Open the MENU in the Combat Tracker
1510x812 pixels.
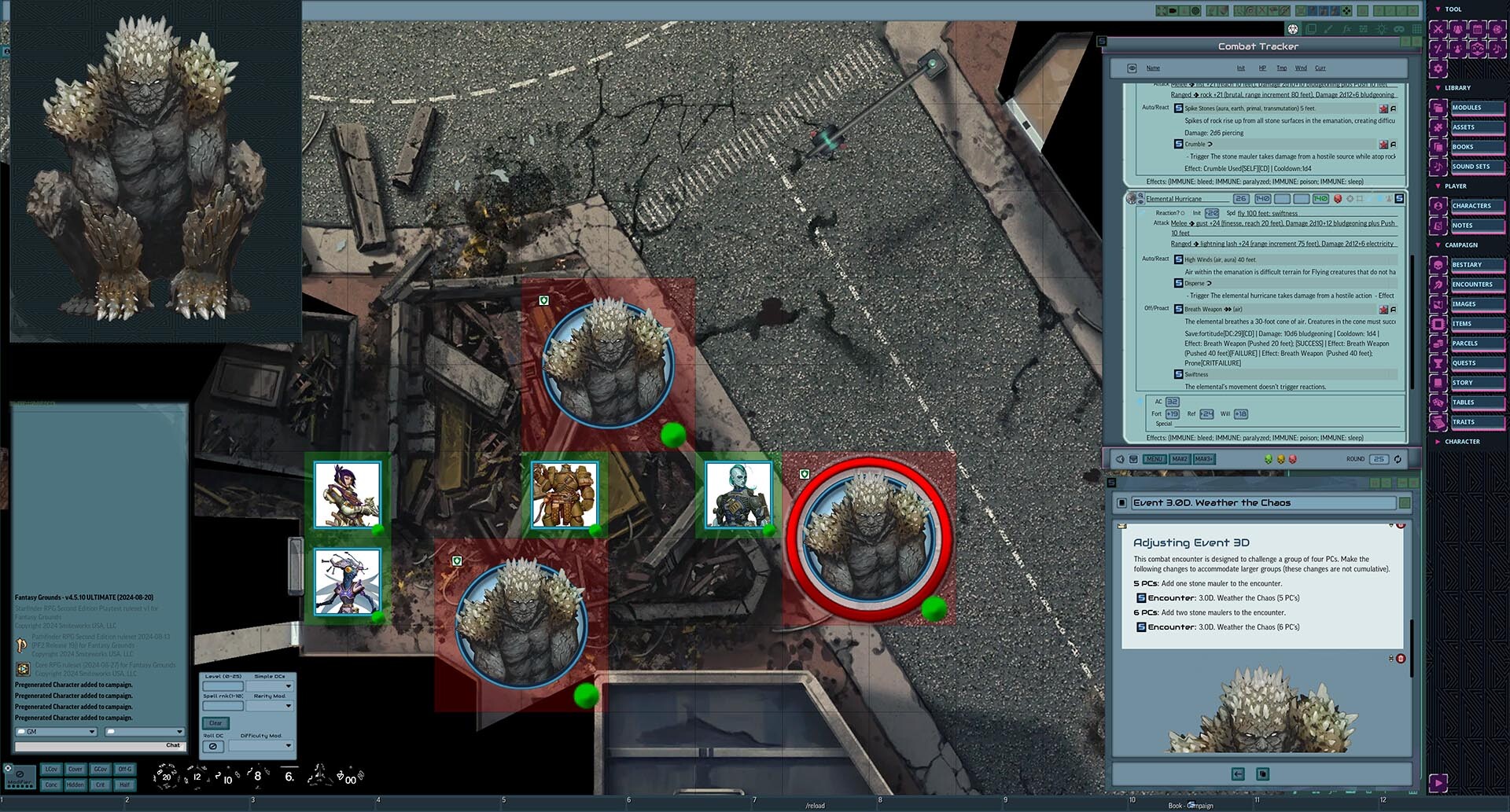click(1154, 459)
